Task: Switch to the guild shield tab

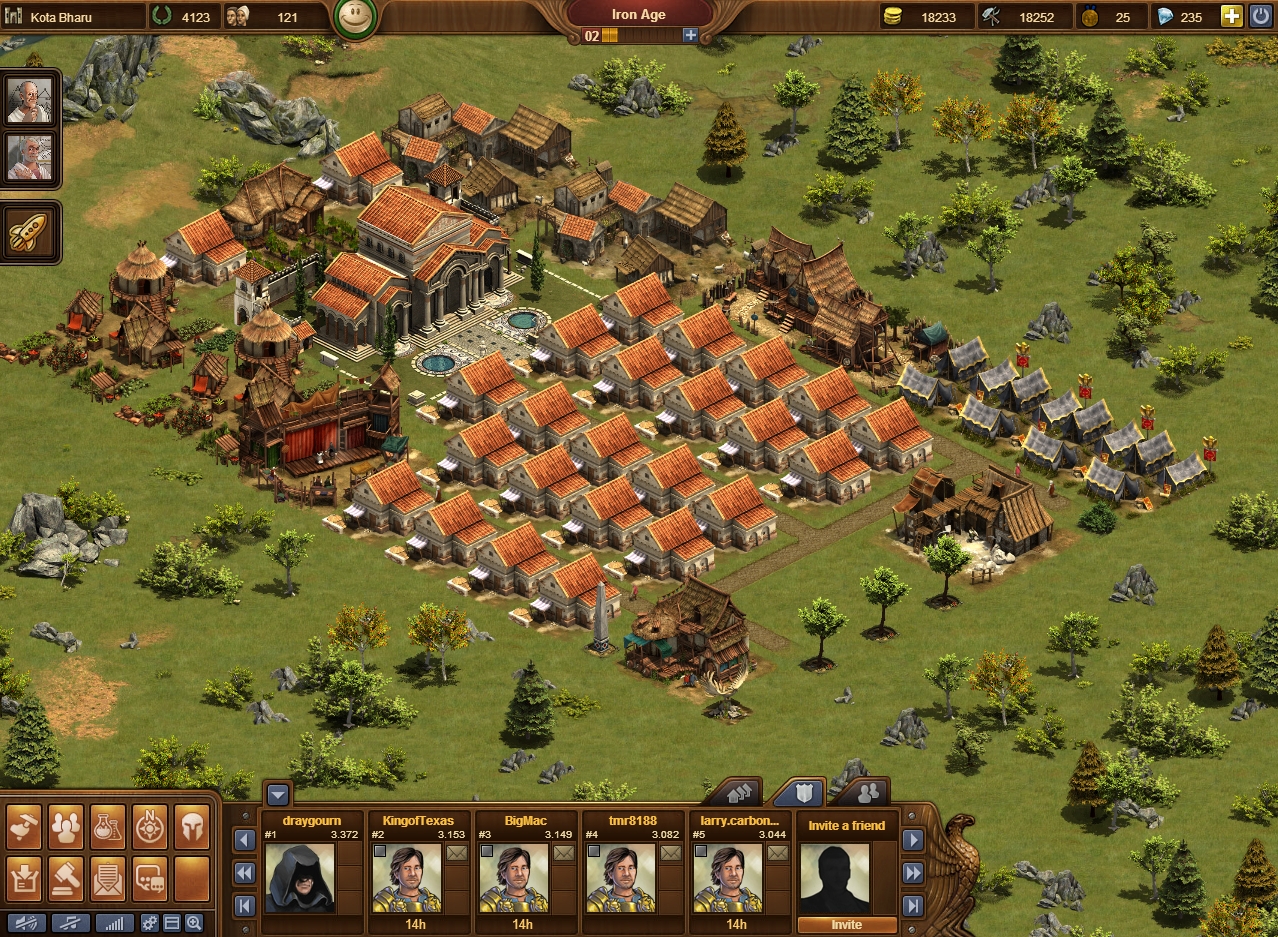Action: 795,793
